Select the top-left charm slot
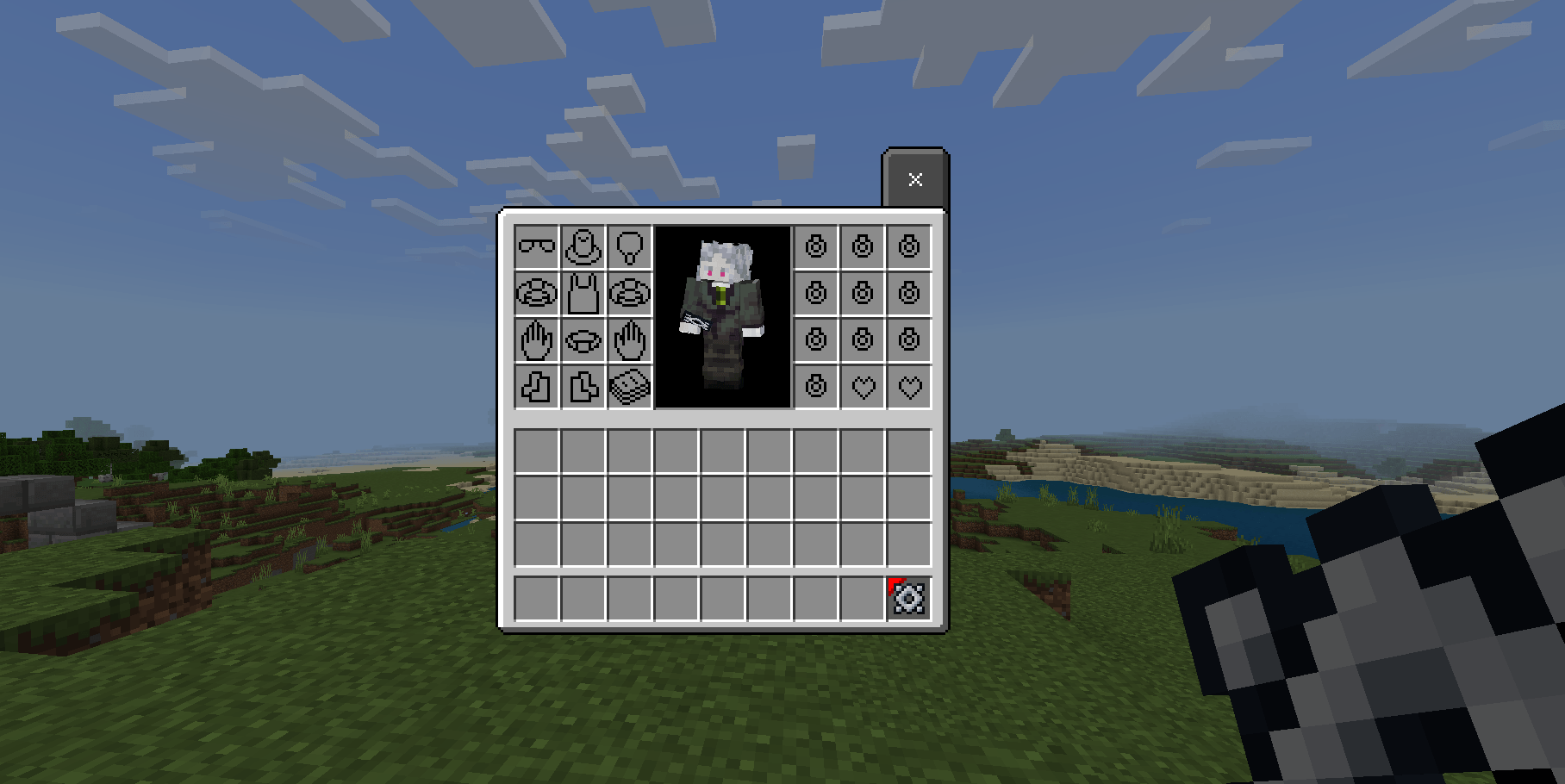Image resolution: width=1565 pixels, height=784 pixels. point(817,246)
